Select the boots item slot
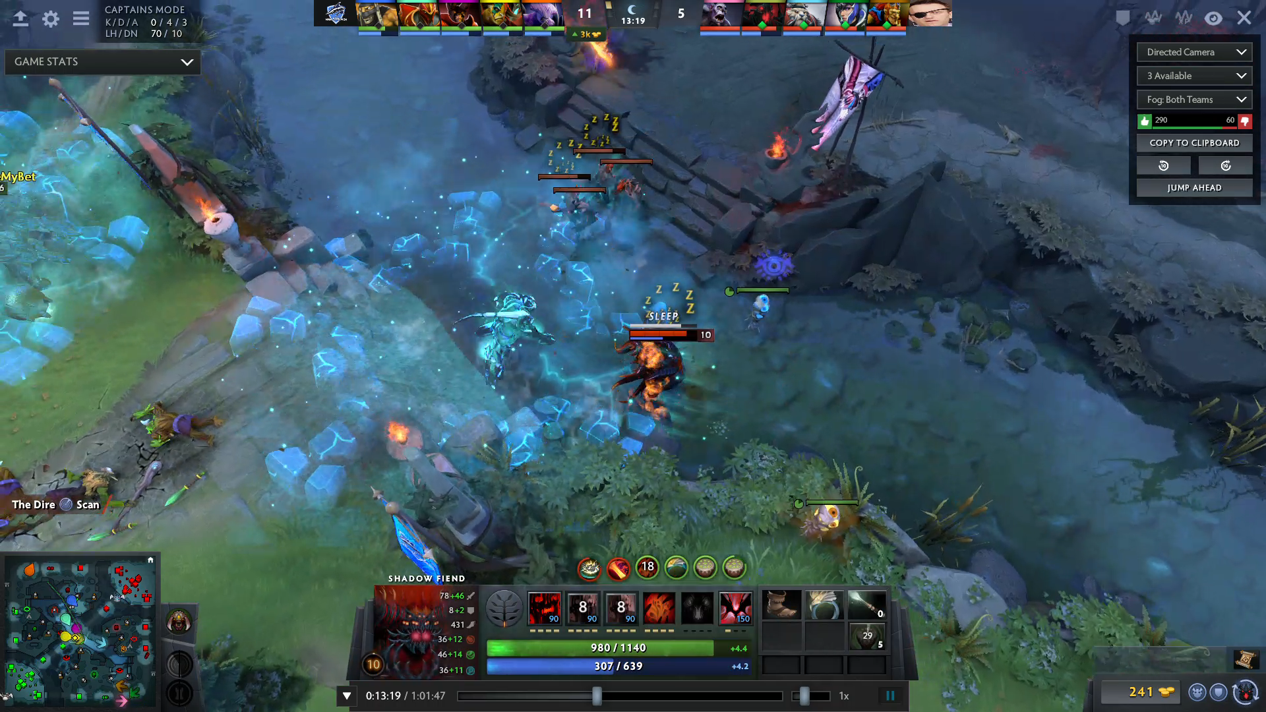This screenshot has width=1266, height=712. pos(781,604)
